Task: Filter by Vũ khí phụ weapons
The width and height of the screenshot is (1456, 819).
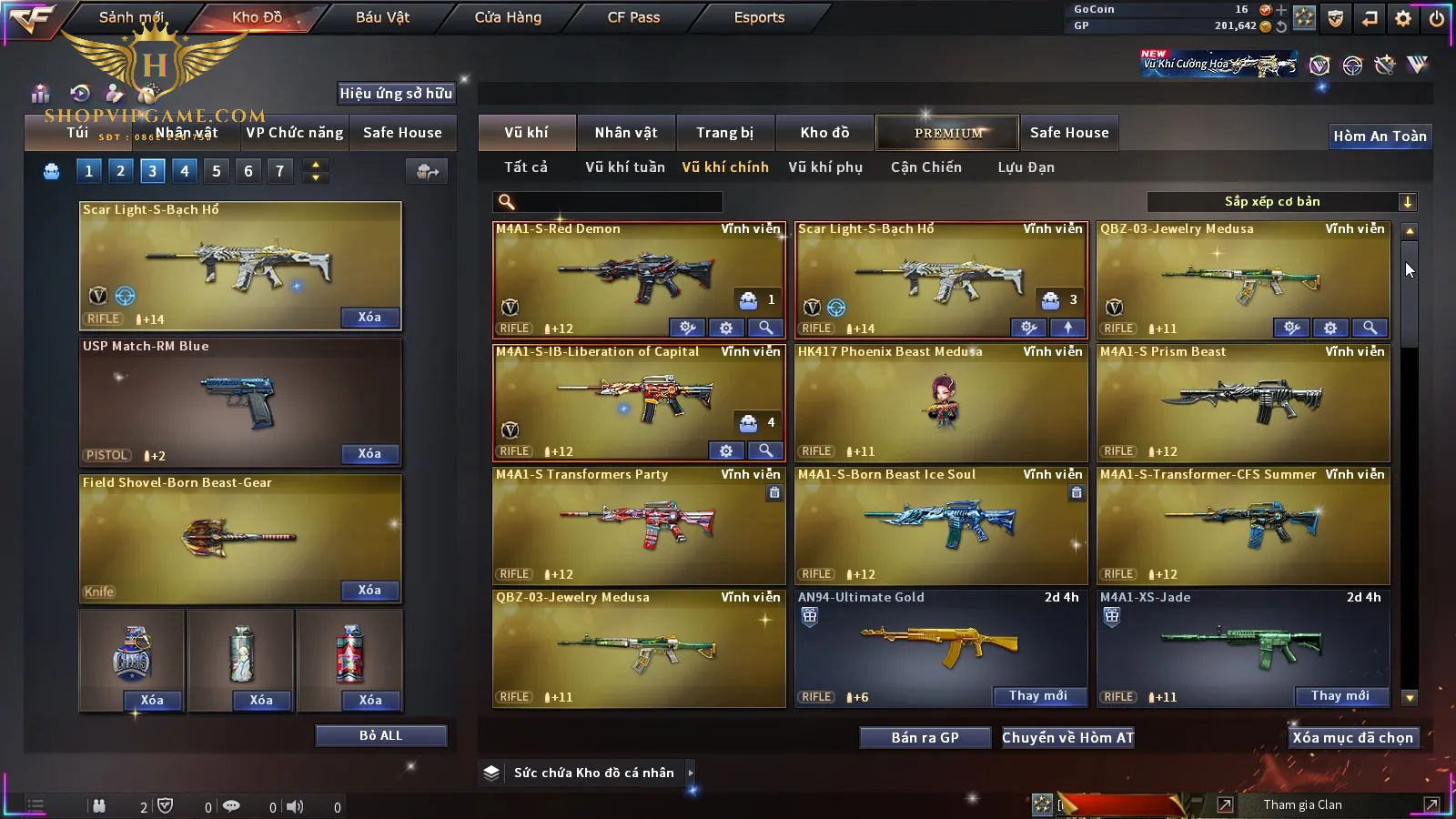Action: click(824, 167)
